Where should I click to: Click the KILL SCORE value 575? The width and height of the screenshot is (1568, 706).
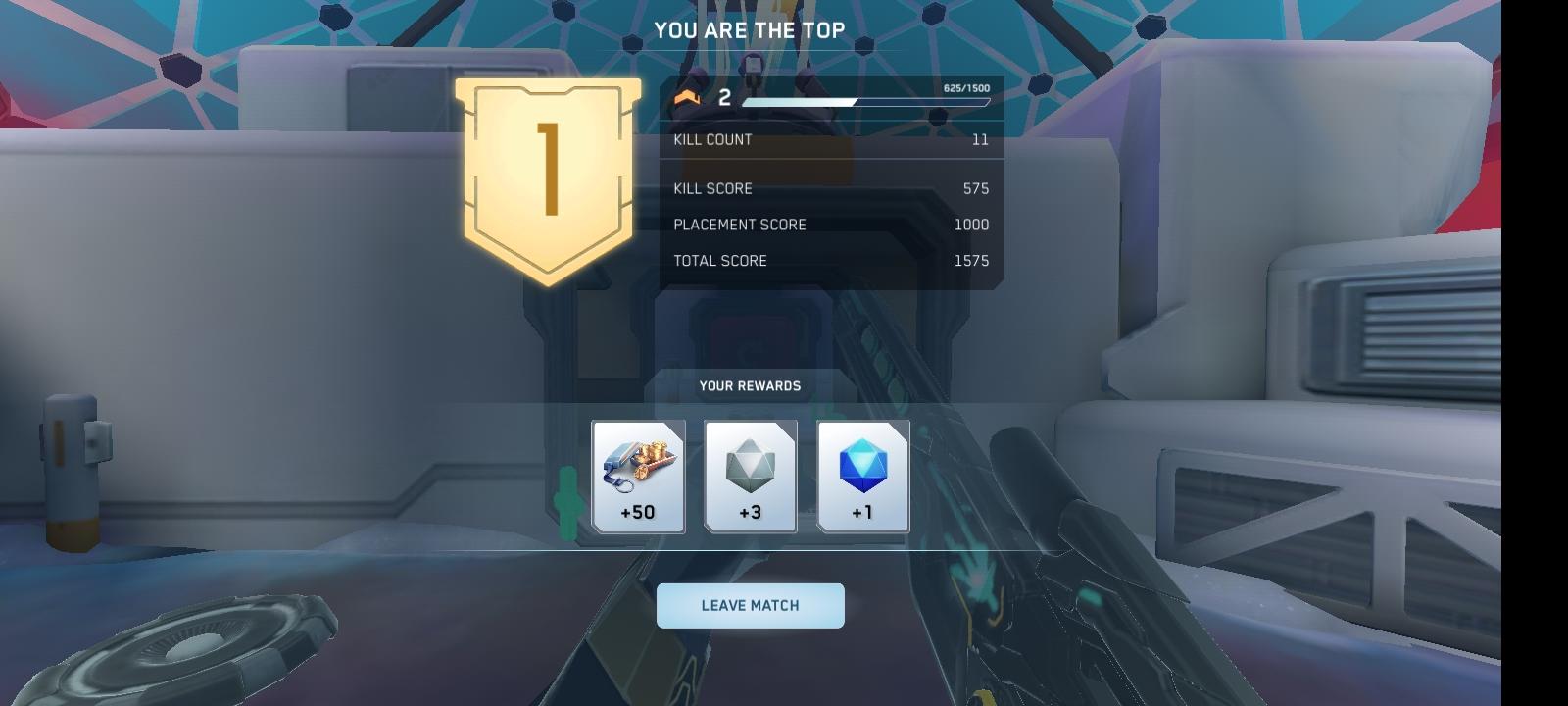click(975, 188)
